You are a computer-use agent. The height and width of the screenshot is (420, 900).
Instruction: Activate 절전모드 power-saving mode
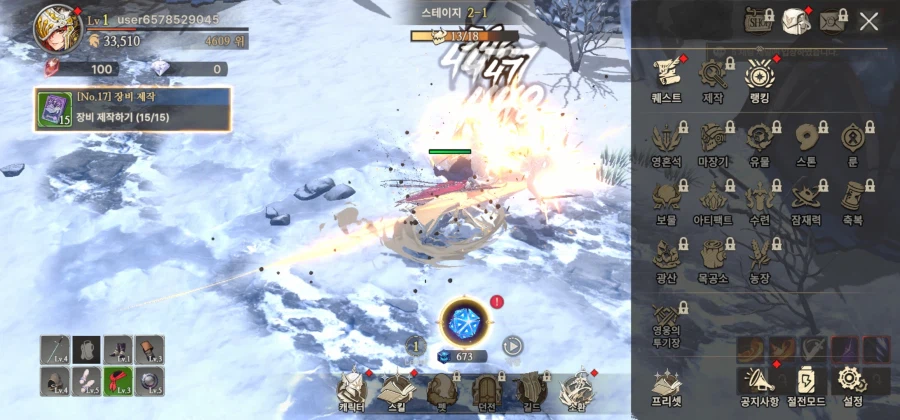[x=806, y=382]
